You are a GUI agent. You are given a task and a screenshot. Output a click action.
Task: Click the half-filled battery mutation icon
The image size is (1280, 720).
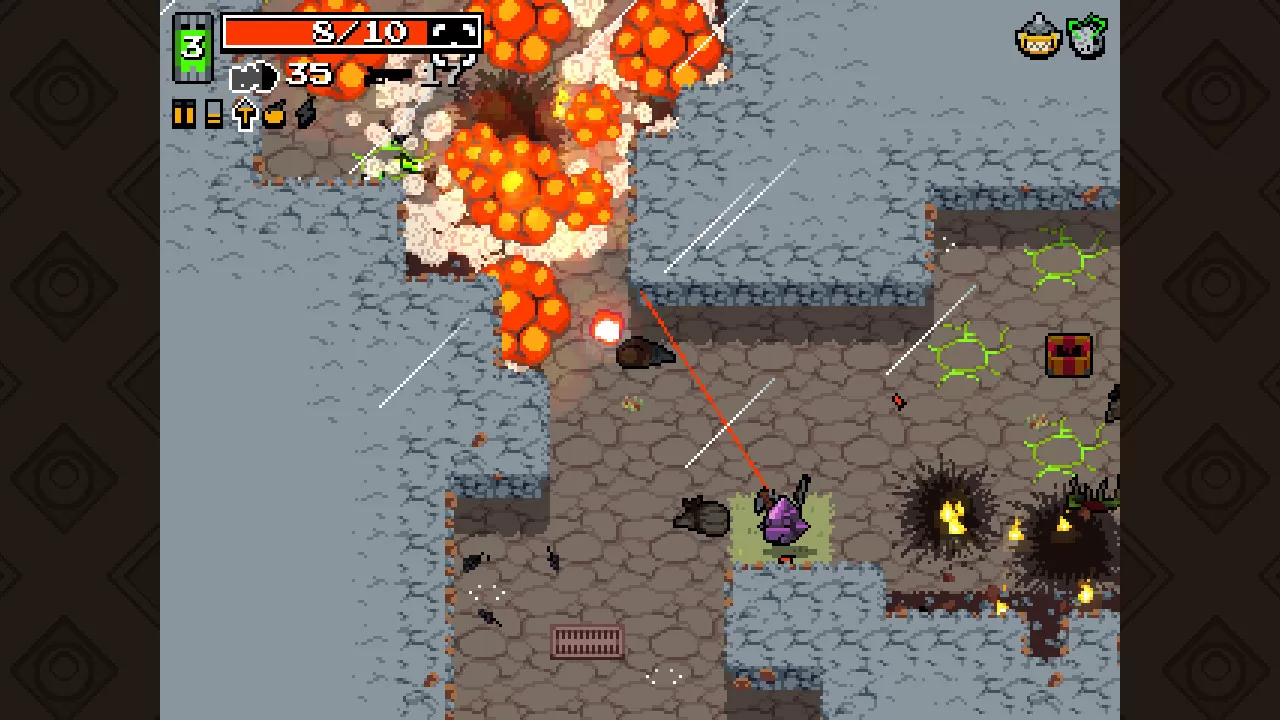click(214, 113)
